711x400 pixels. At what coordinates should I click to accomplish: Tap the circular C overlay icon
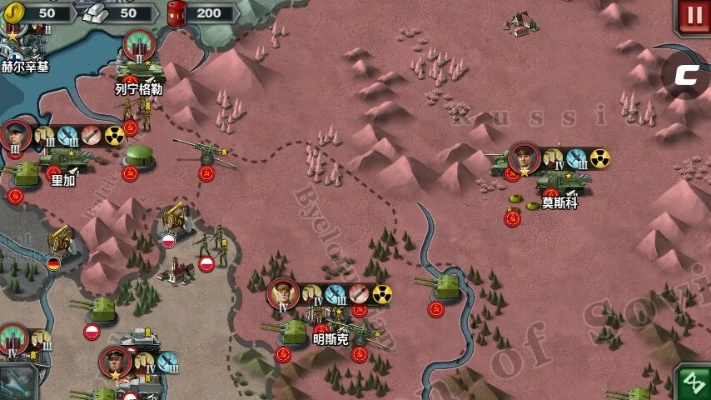click(x=685, y=73)
